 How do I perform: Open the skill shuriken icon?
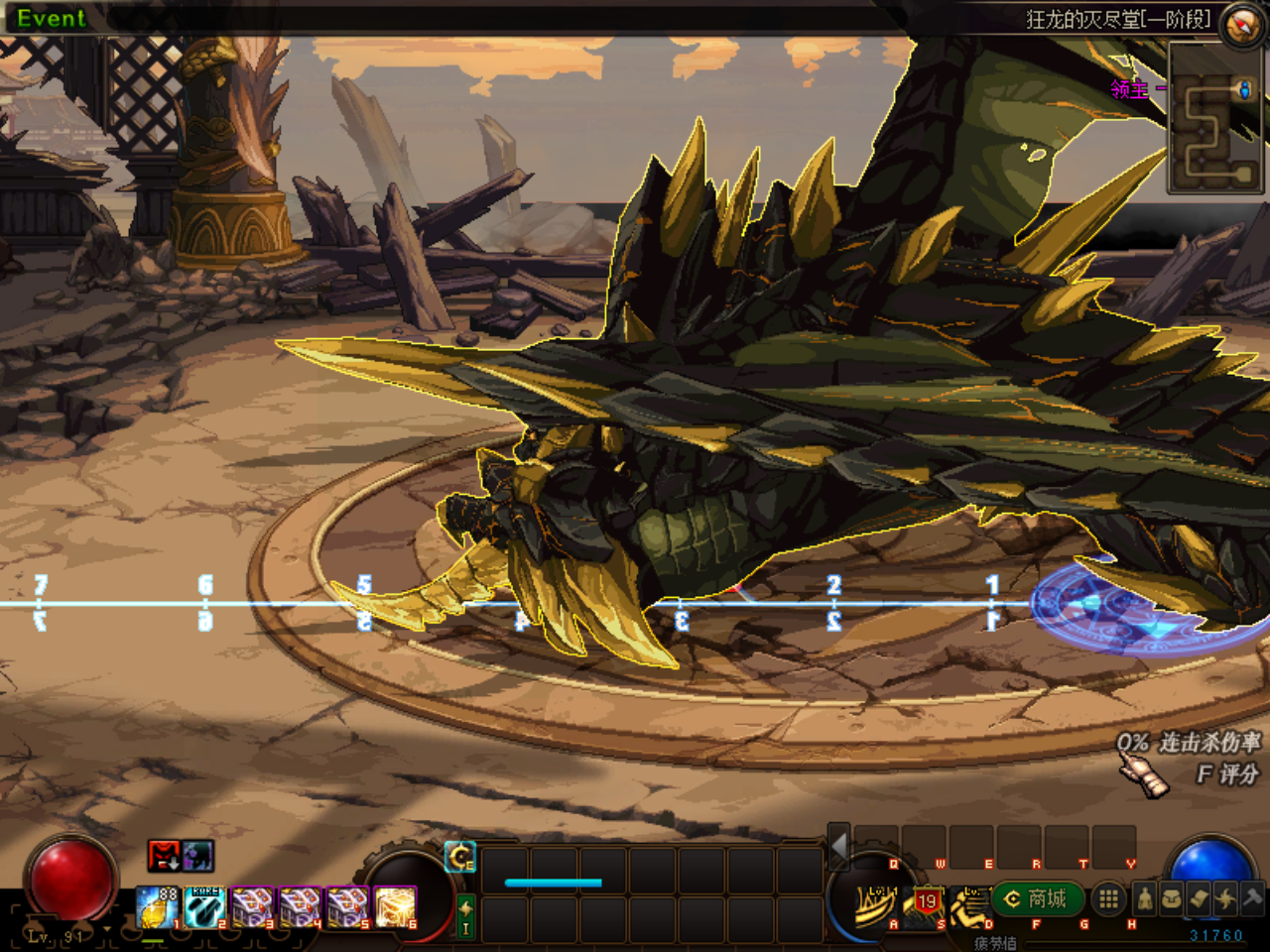click(1225, 899)
